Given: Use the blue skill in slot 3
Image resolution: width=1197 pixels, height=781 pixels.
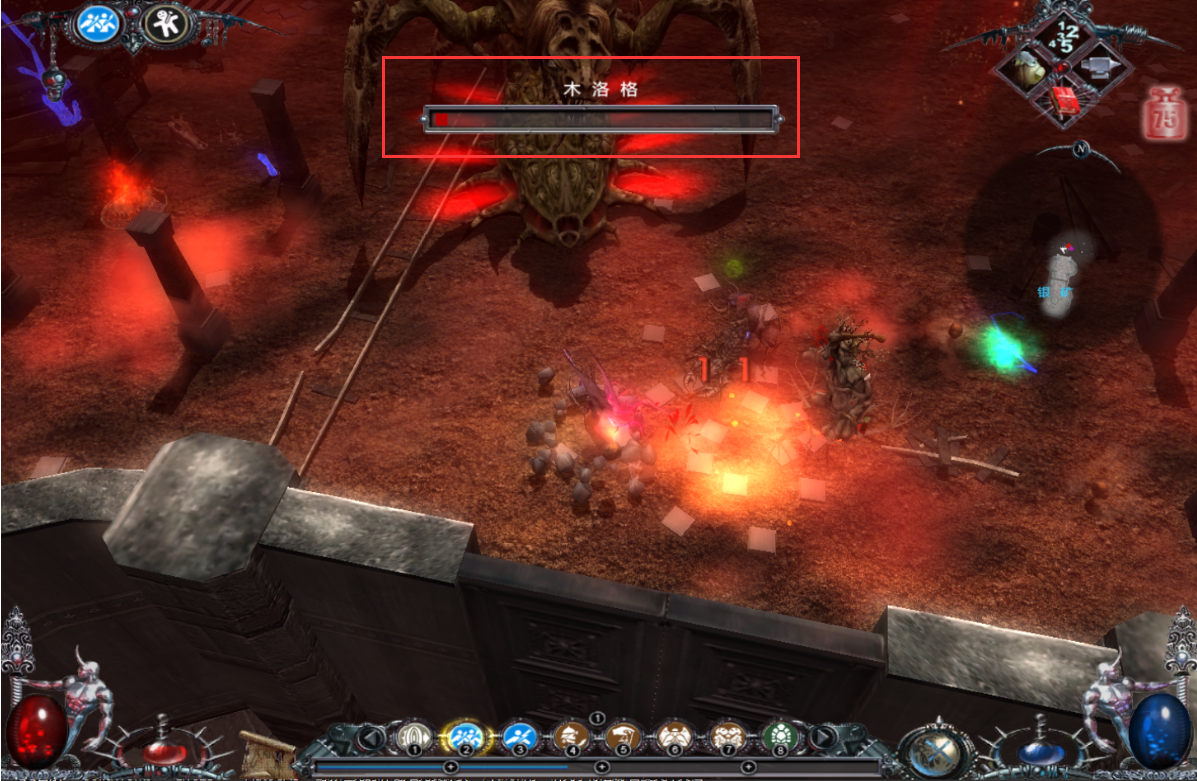Looking at the screenshot, I should [x=518, y=738].
